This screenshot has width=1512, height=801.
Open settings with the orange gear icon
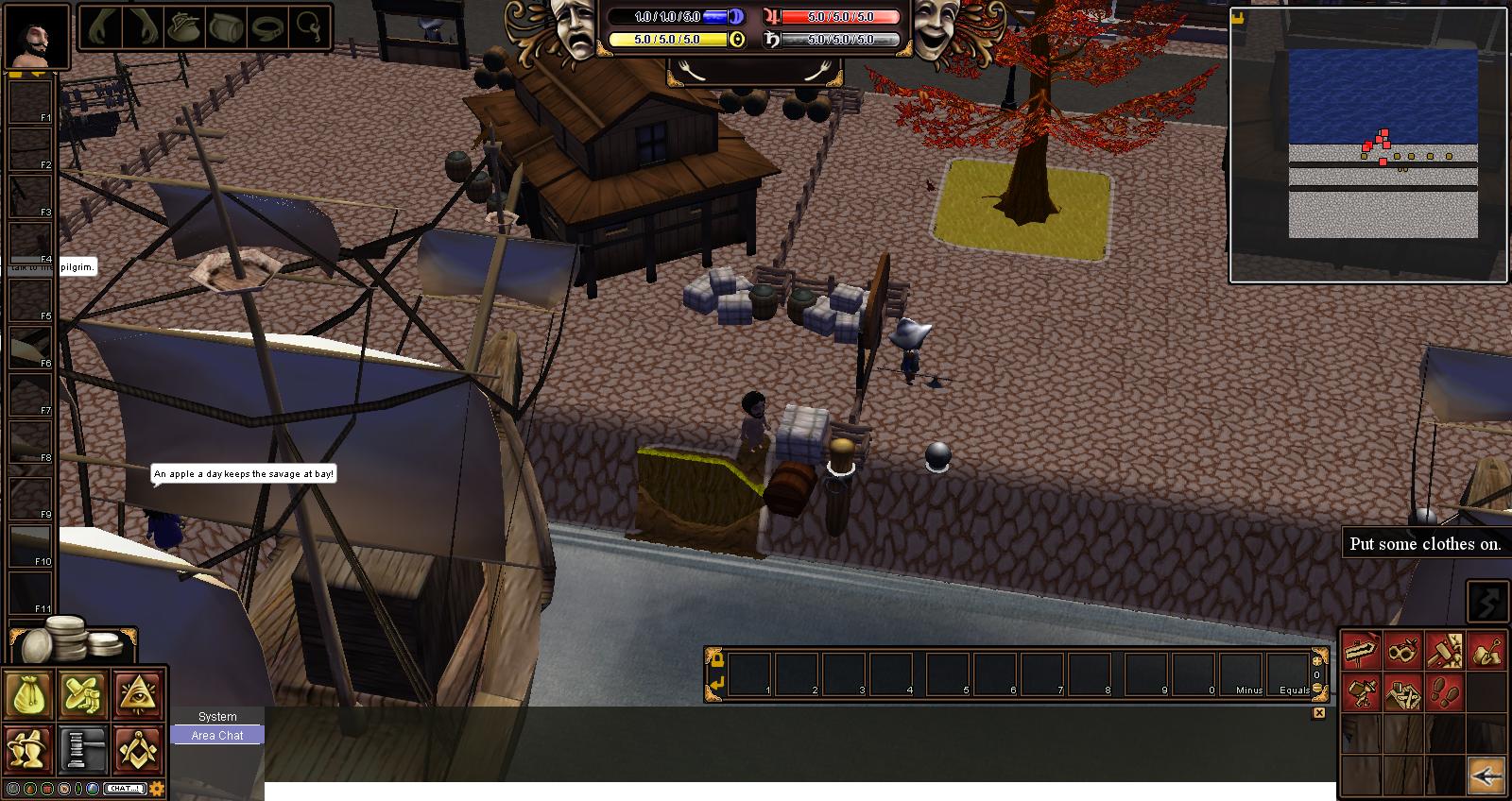click(157, 789)
